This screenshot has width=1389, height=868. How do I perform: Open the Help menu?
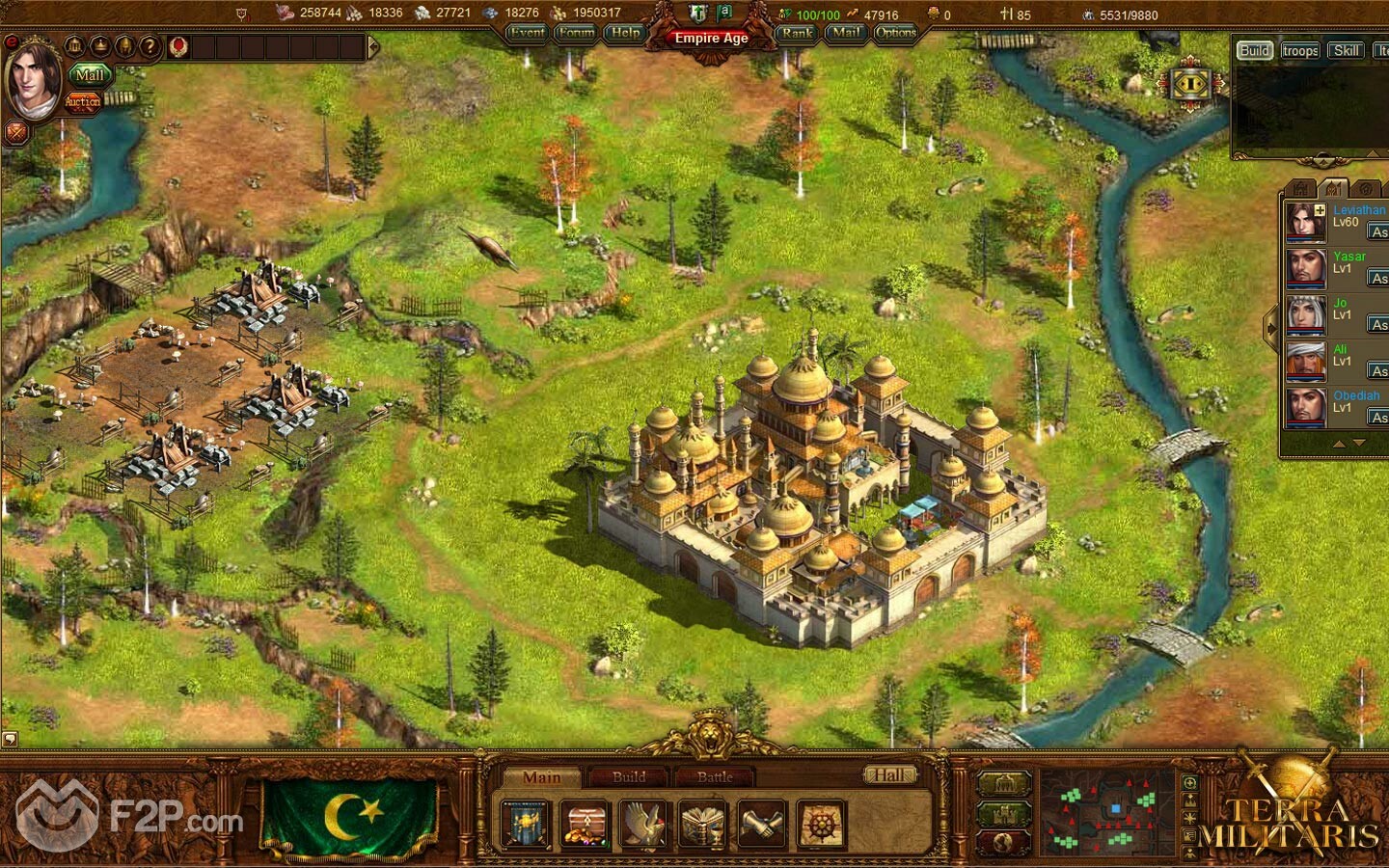click(x=625, y=33)
